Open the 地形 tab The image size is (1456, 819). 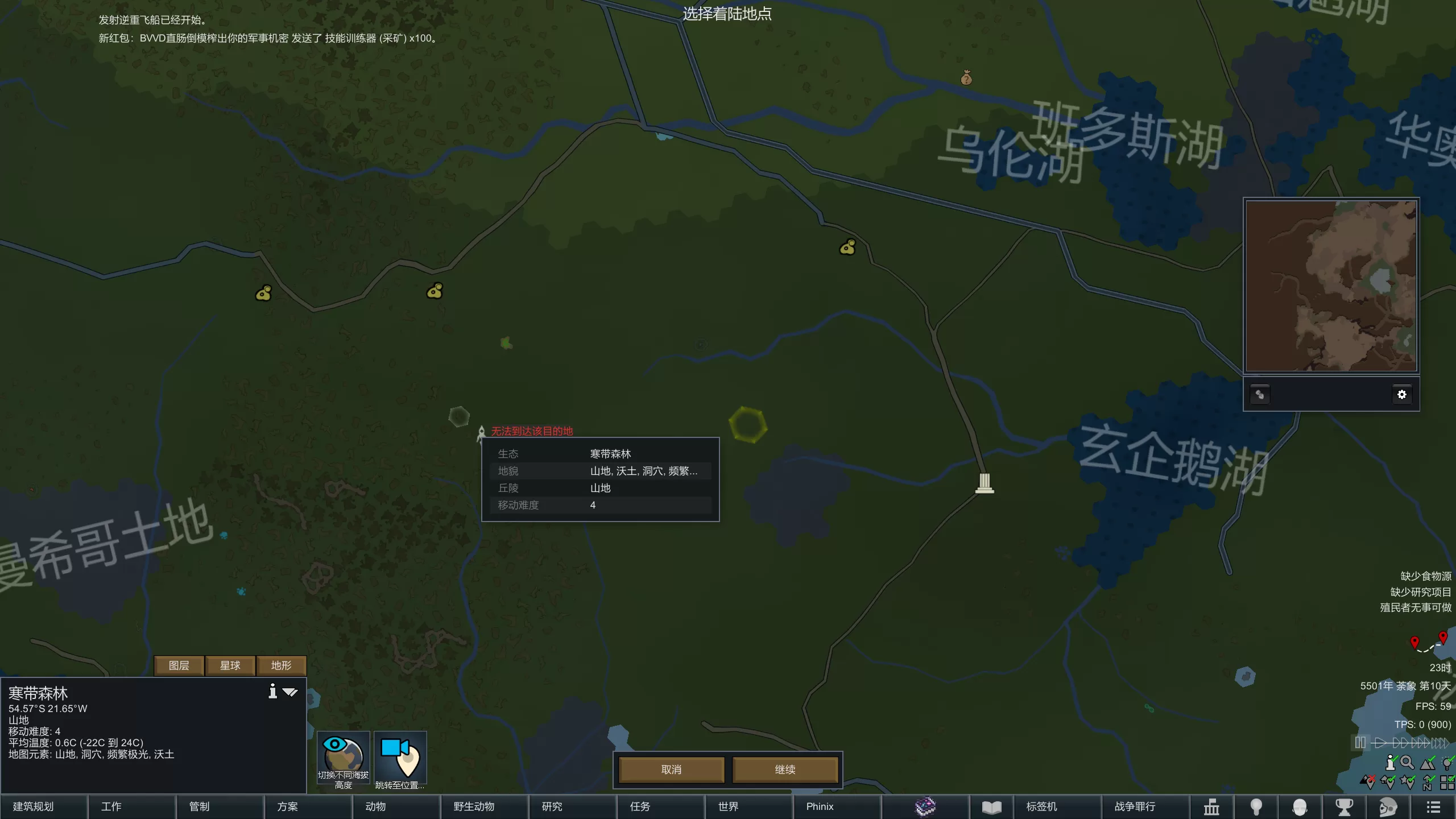pos(281,665)
